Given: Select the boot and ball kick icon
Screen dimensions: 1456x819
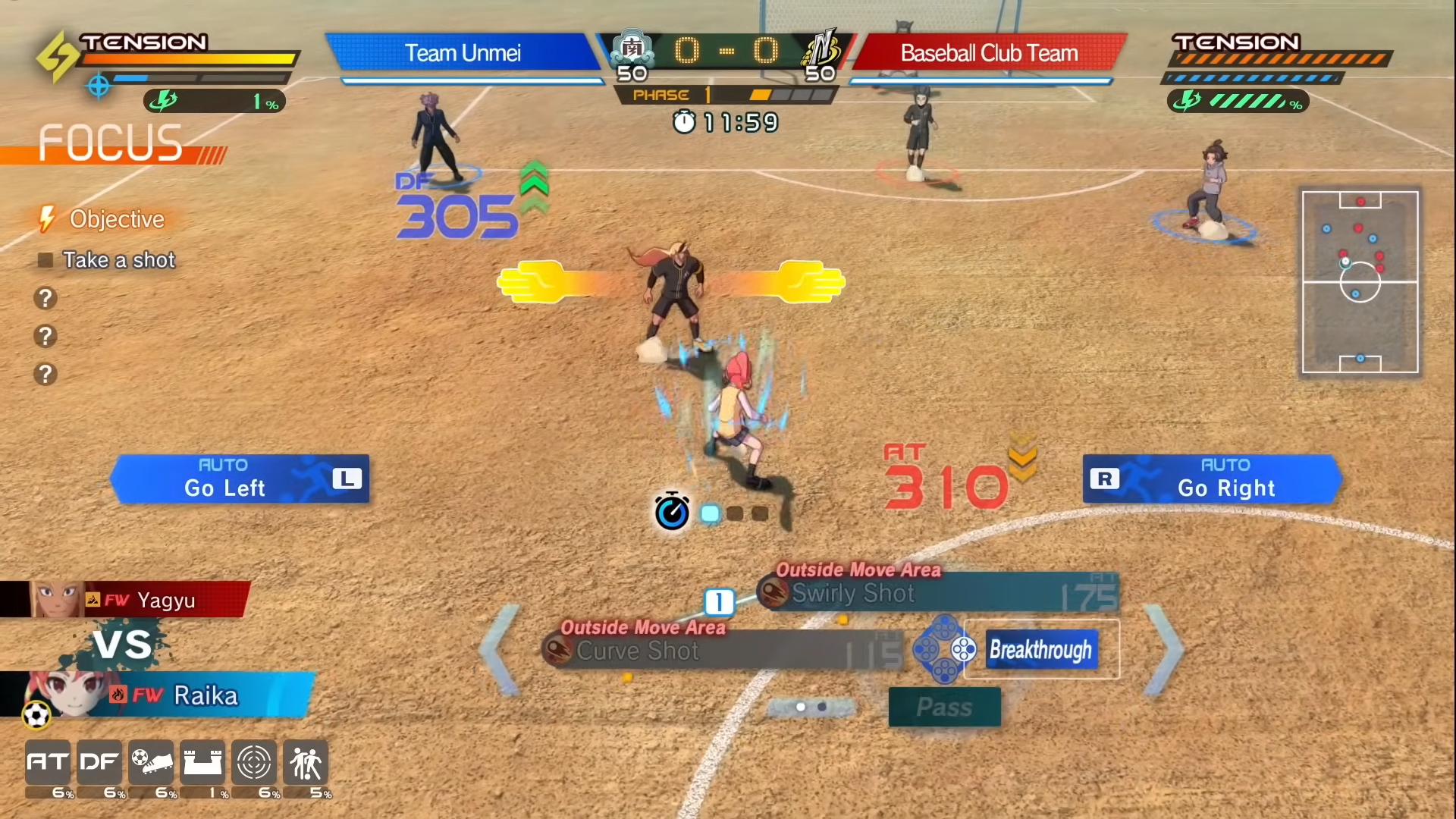Looking at the screenshot, I should click(151, 762).
